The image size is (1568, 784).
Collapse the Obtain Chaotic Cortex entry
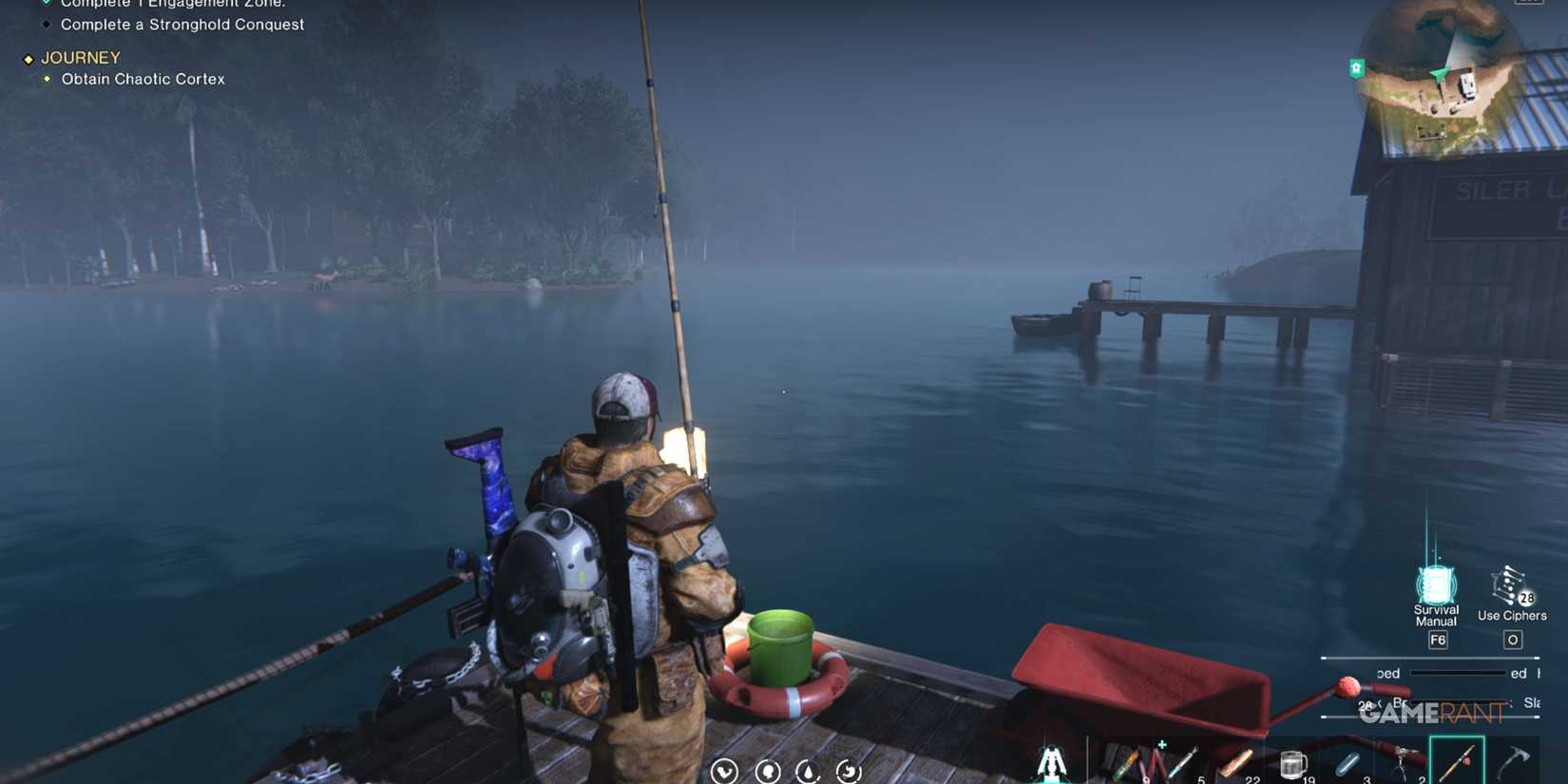tap(143, 79)
